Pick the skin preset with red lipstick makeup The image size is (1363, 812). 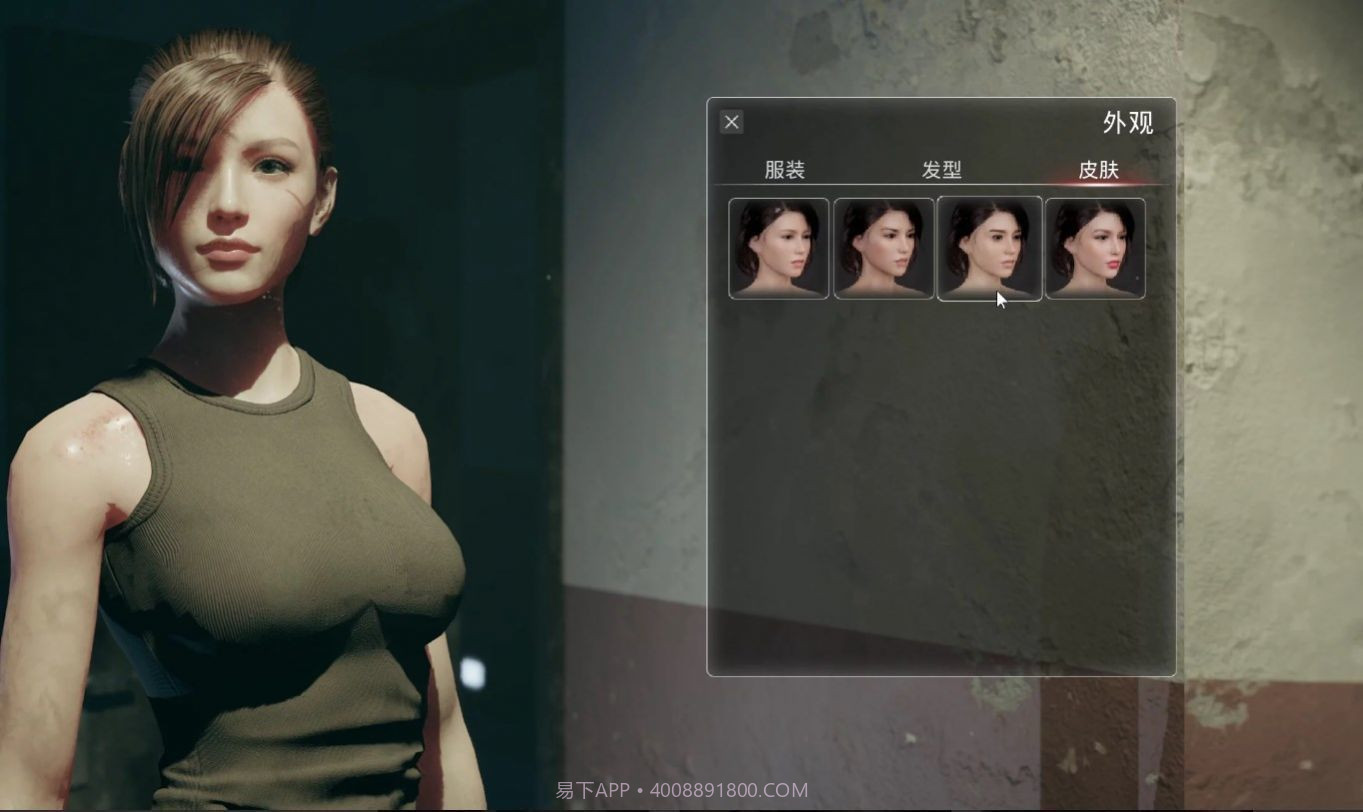(x=1094, y=246)
